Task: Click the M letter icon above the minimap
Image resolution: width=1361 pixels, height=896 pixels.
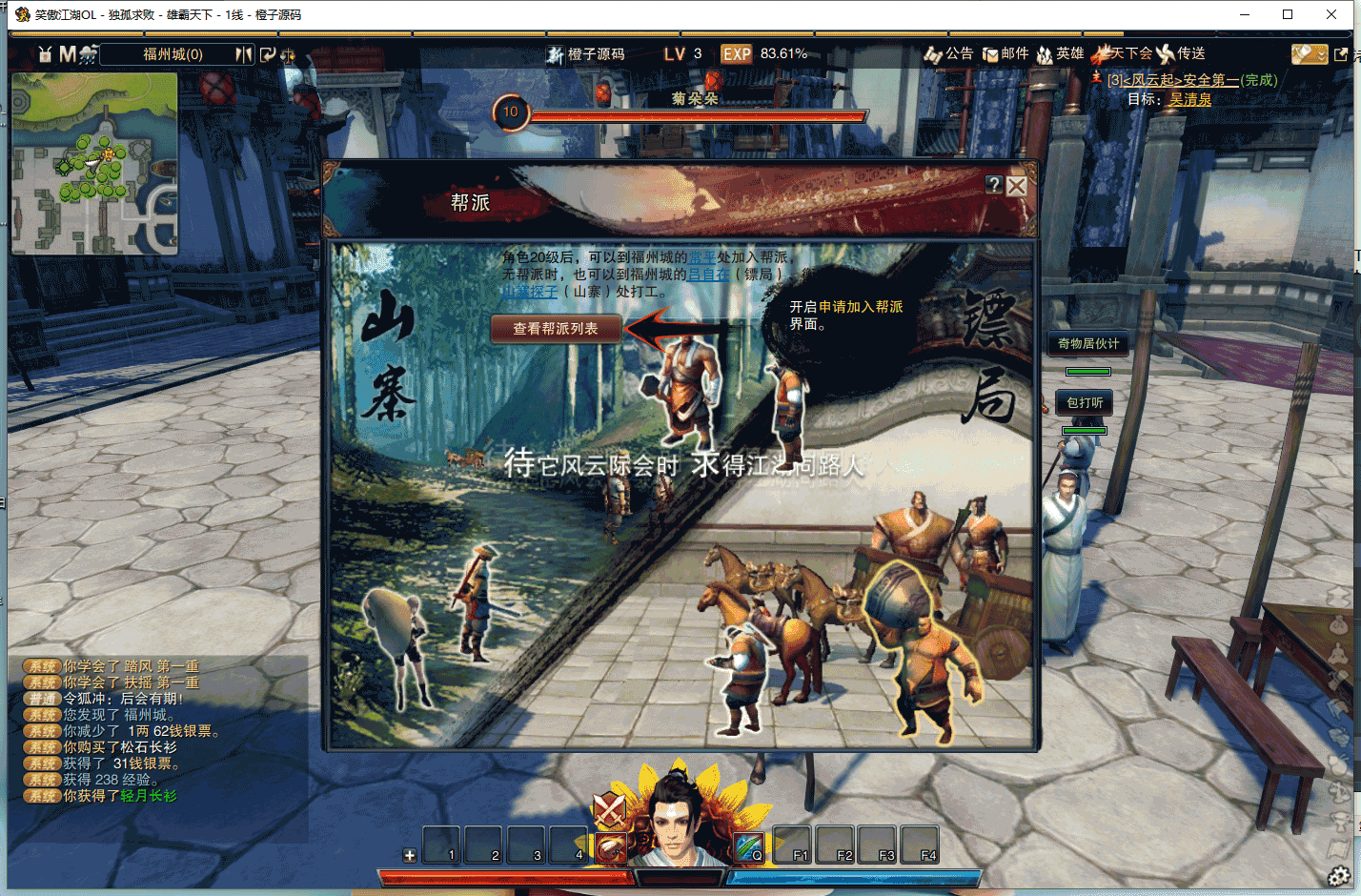Action: [68, 53]
